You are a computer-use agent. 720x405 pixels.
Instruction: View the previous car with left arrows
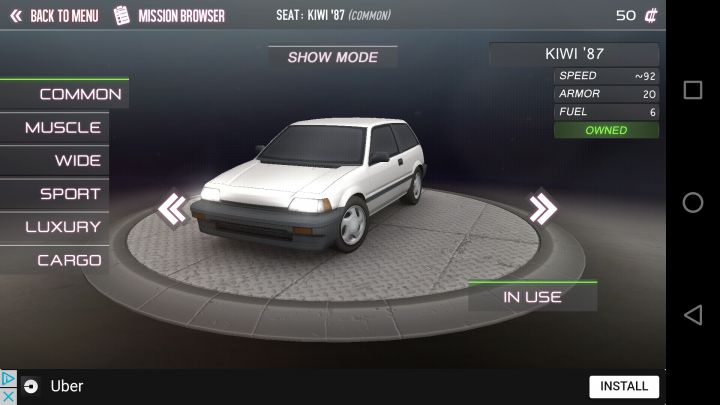pyautogui.click(x=172, y=209)
